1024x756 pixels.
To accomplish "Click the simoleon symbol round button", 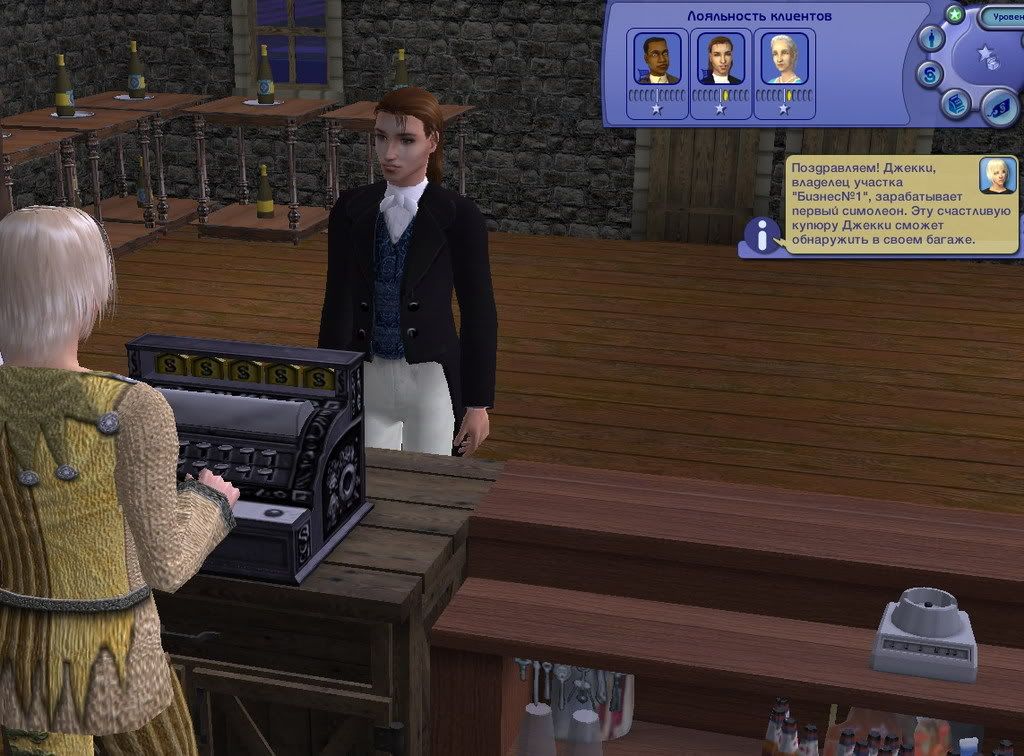I will [931, 74].
